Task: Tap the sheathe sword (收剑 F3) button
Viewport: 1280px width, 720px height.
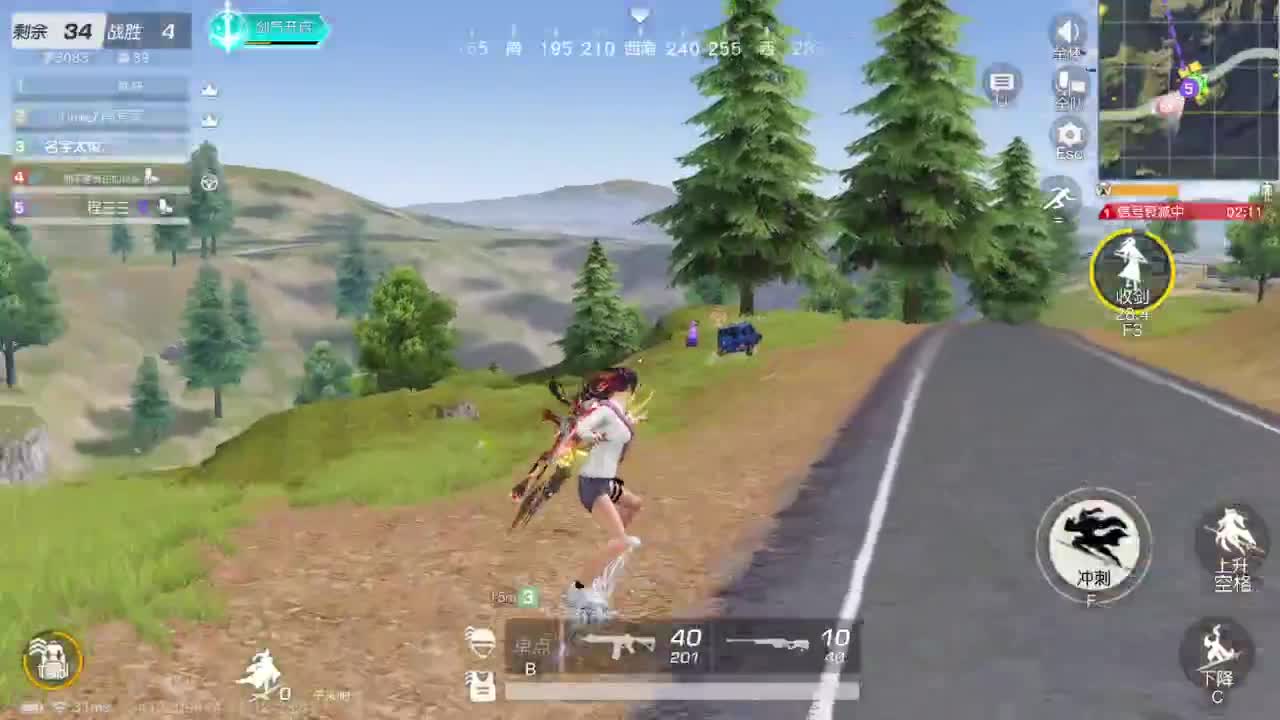Action: [1131, 268]
